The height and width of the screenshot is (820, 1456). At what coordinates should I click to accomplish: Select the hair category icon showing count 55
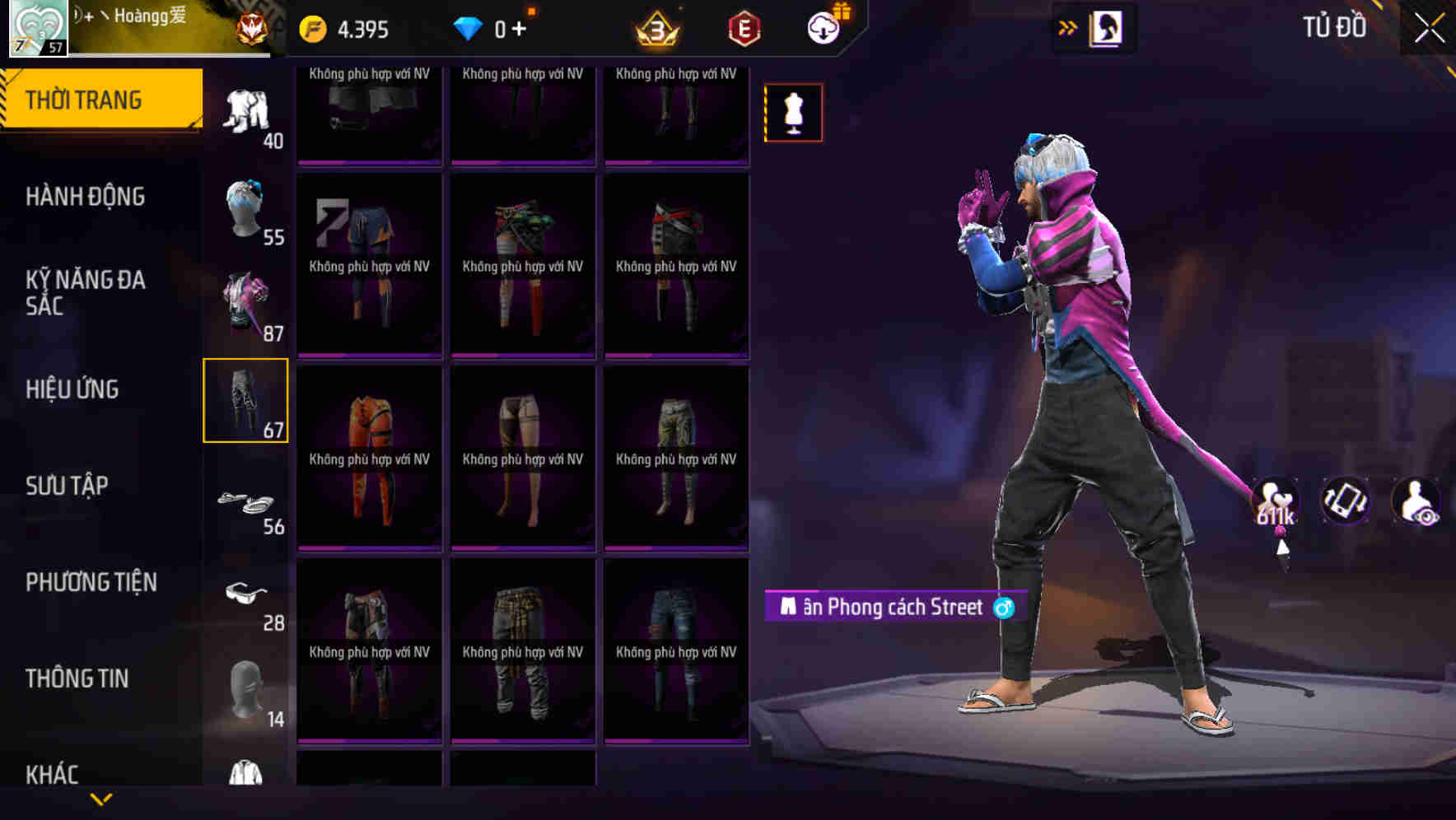click(246, 206)
